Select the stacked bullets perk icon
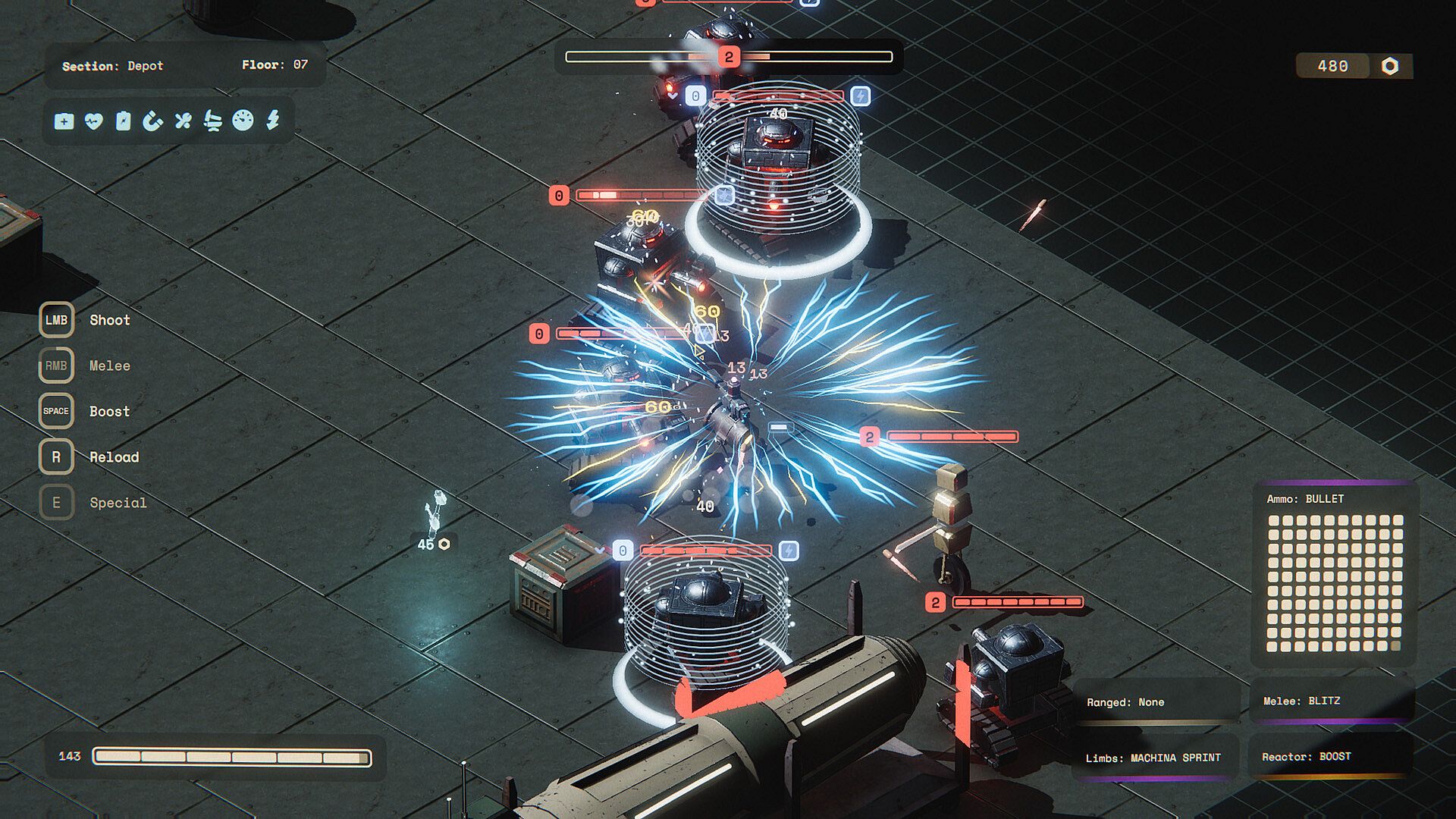This screenshot has height=819, width=1456. tap(213, 121)
